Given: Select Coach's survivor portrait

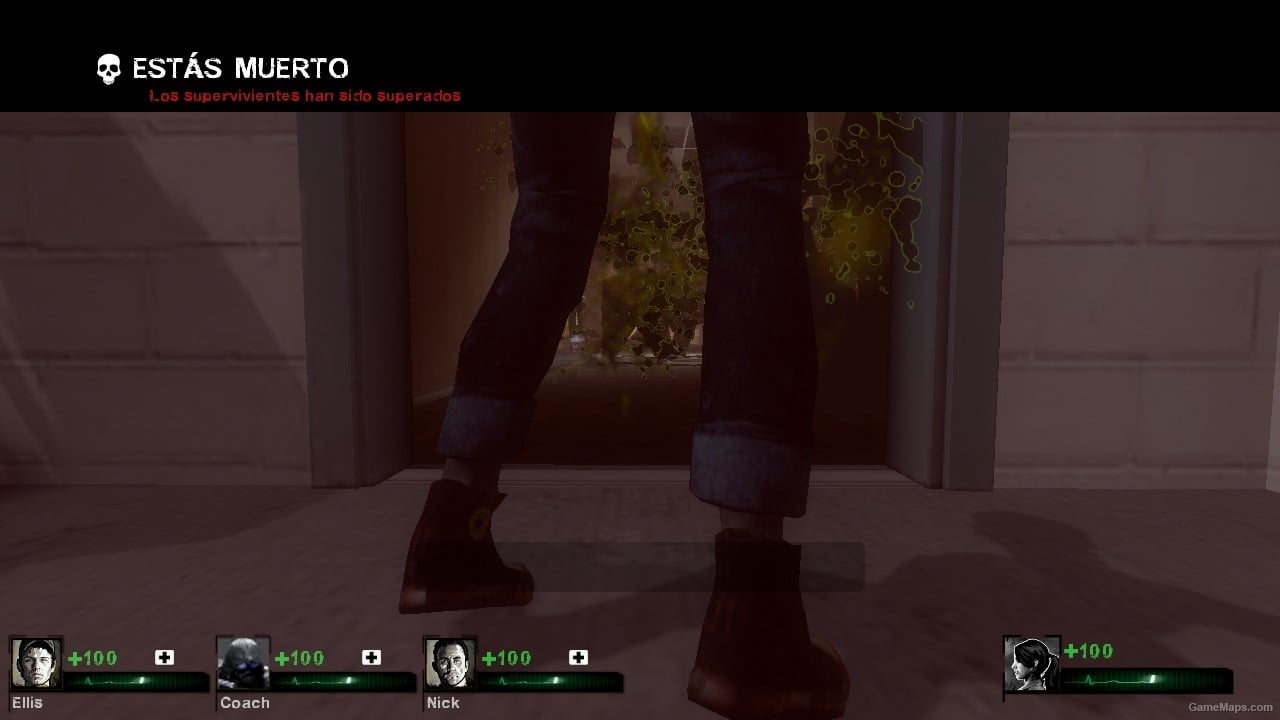Looking at the screenshot, I should [x=243, y=661].
